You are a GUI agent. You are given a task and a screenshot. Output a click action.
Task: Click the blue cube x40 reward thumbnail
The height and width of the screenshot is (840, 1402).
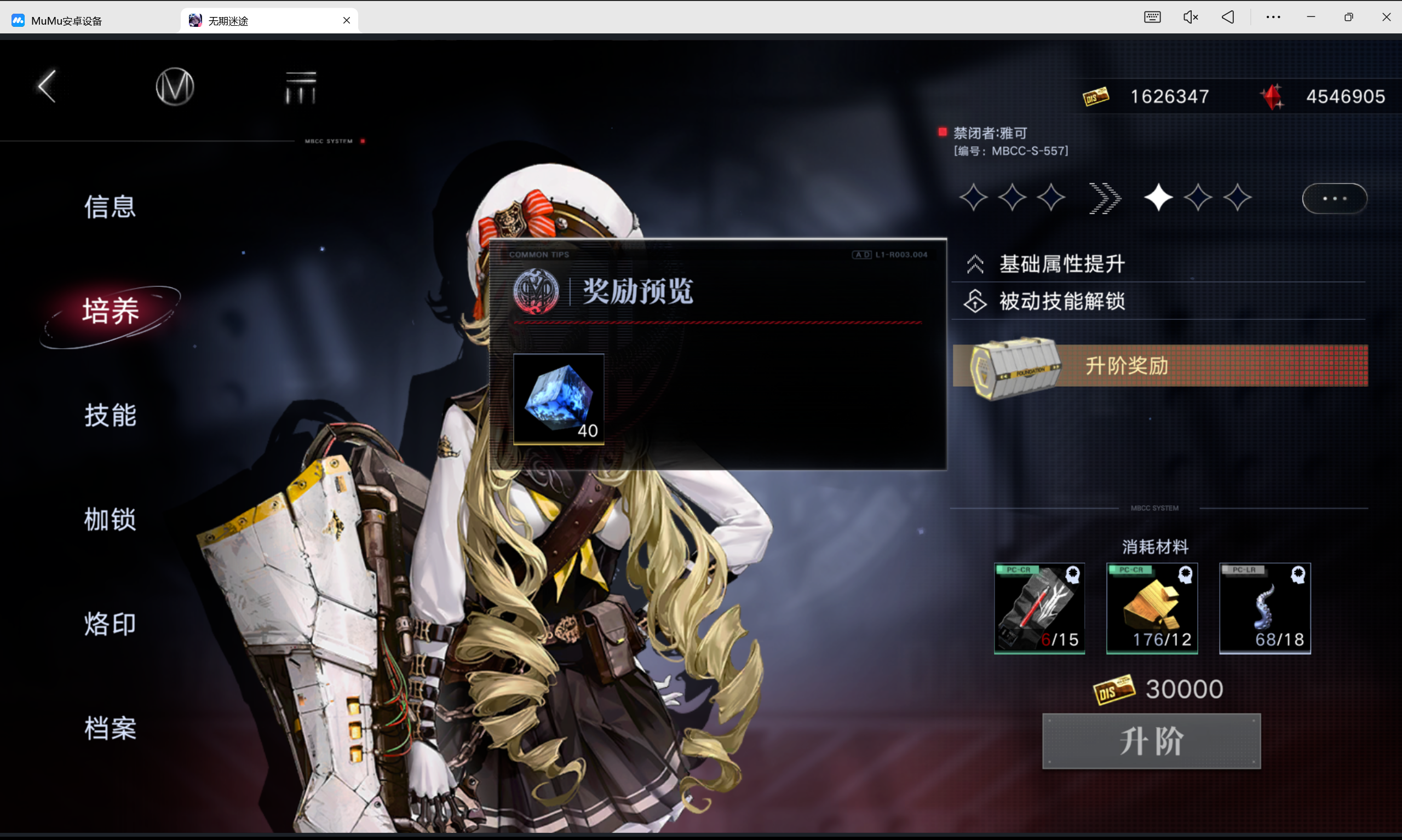pyautogui.click(x=558, y=399)
